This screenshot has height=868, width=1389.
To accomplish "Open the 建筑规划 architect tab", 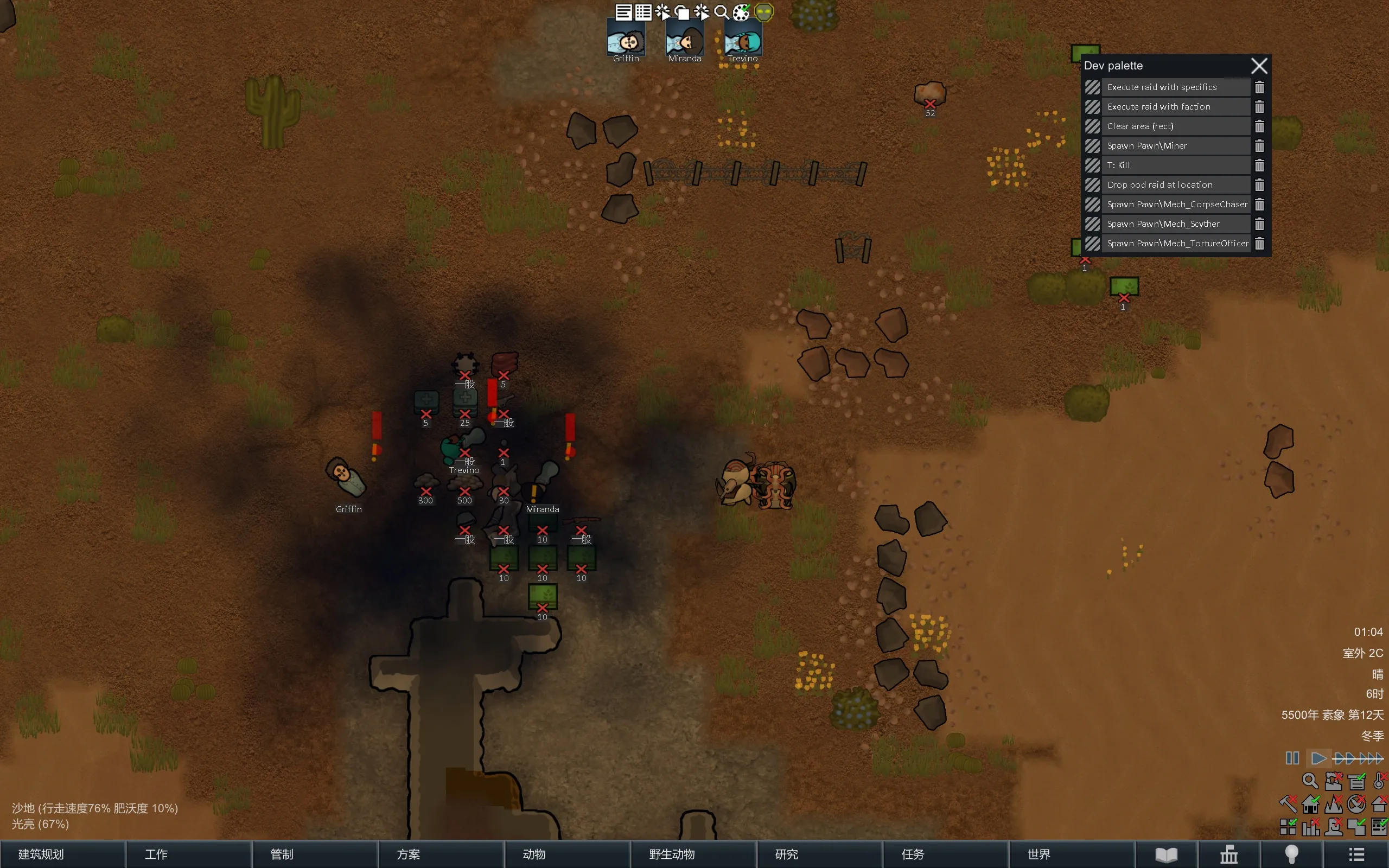I will (62, 854).
